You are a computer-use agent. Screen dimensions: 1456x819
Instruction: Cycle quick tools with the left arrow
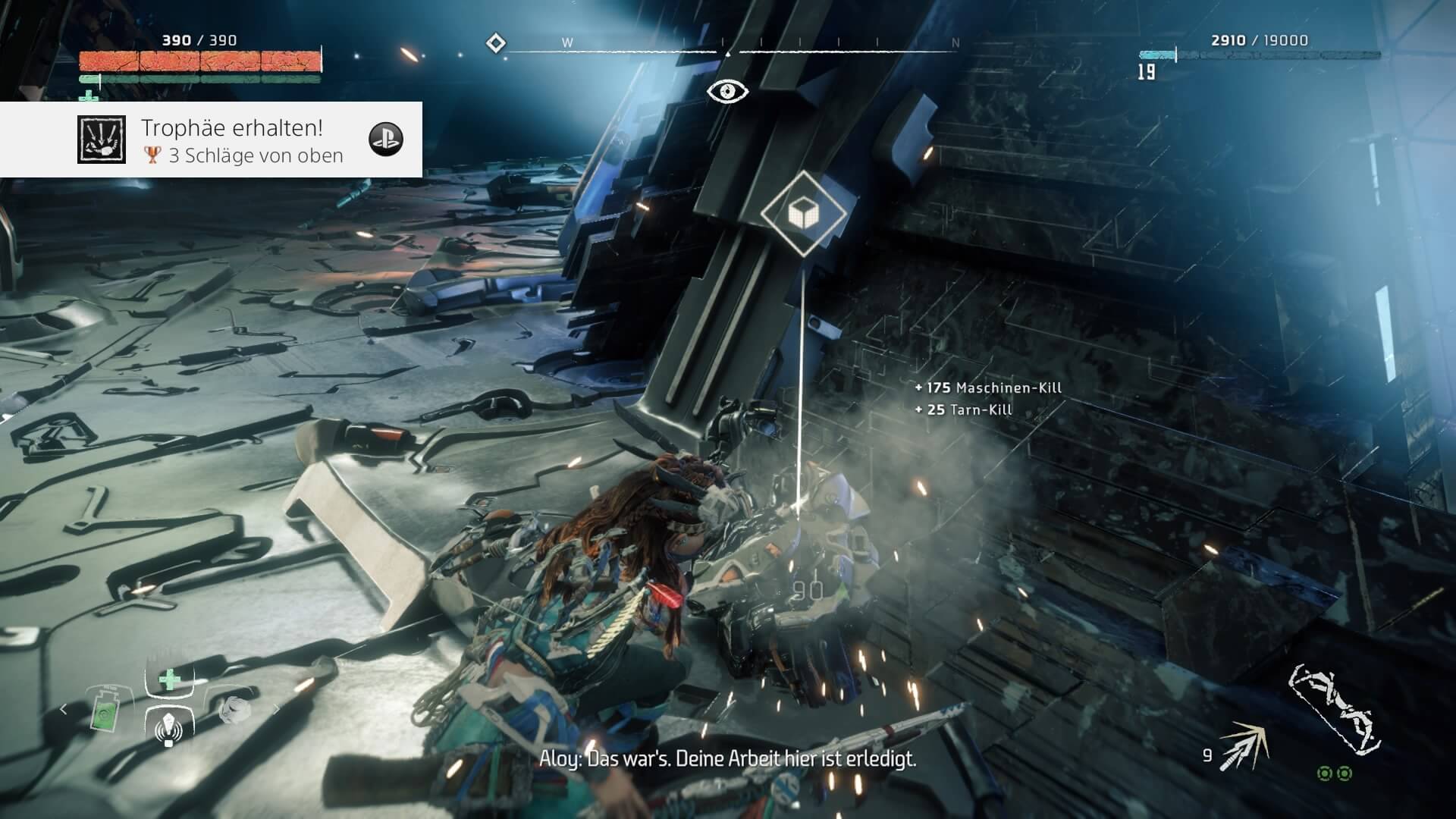64,710
